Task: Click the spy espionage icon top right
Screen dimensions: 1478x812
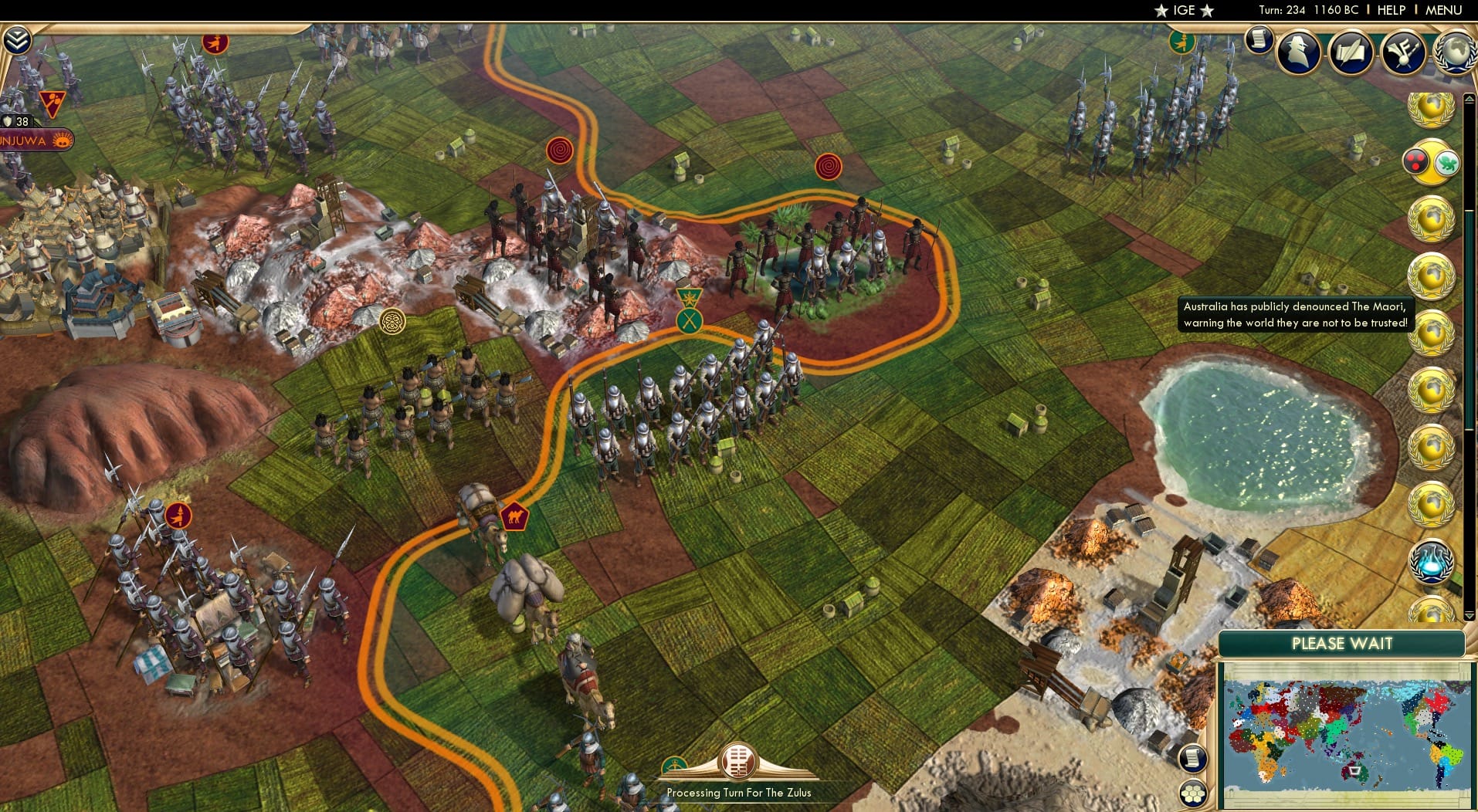Action: coord(1297,52)
